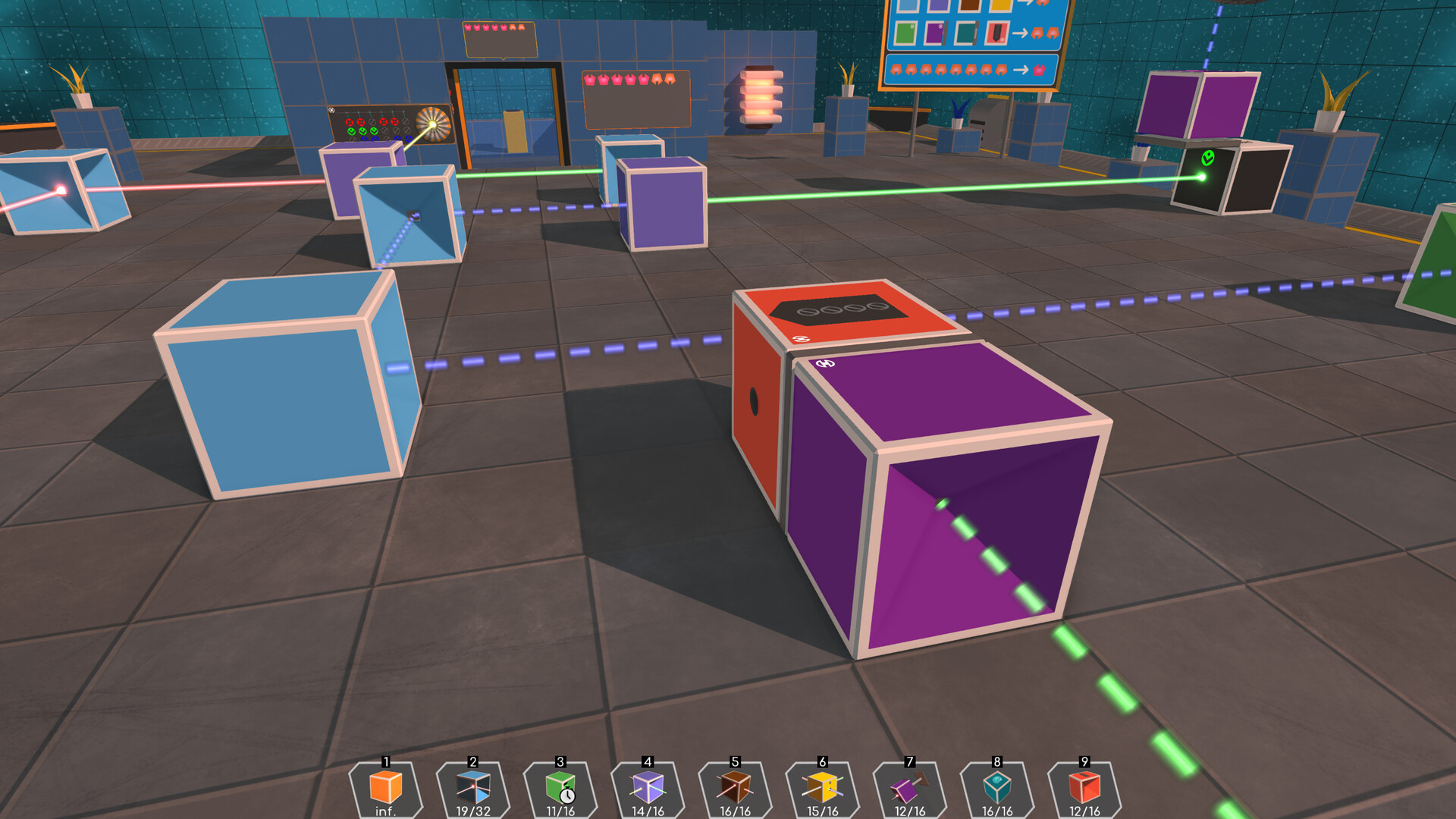Select the infinite orange cube in slot 1
Image resolution: width=1456 pixels, height=819 pixels.
pos(385,789)
